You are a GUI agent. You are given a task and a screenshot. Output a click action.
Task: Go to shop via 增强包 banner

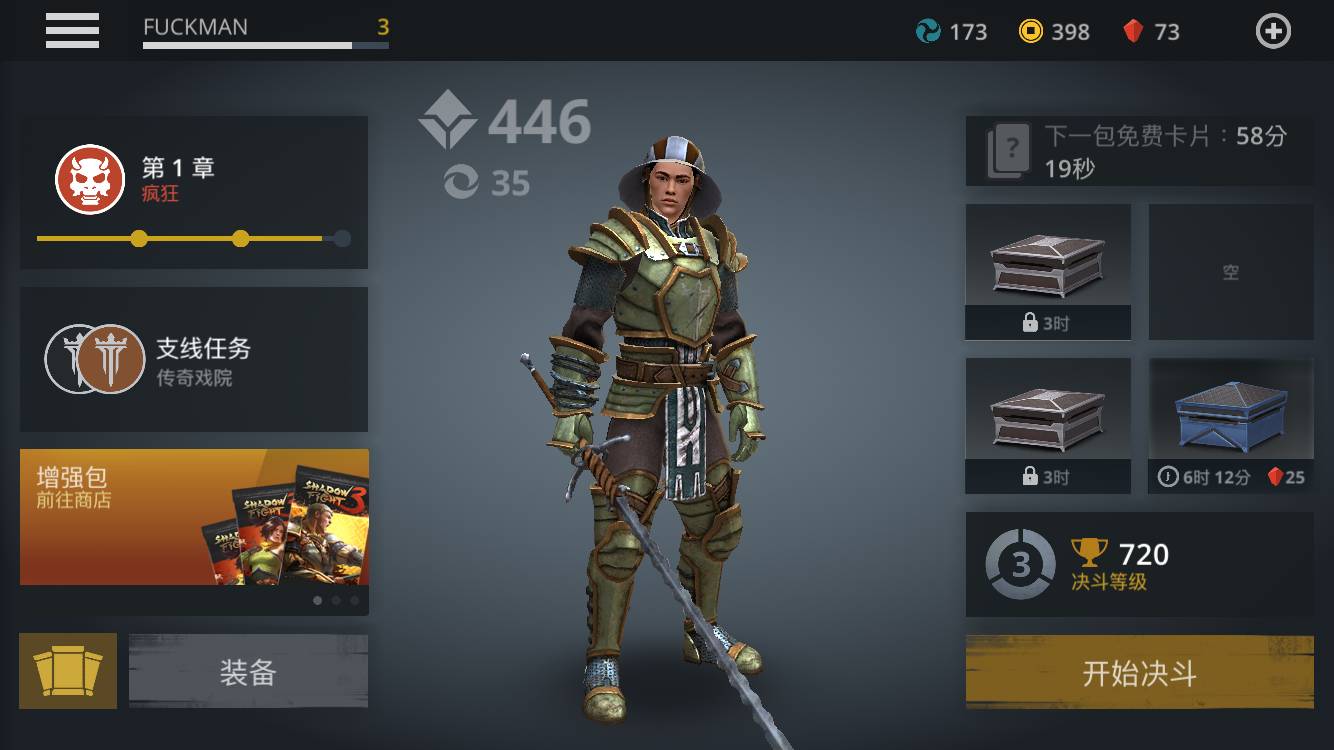[x=194, y=517]
